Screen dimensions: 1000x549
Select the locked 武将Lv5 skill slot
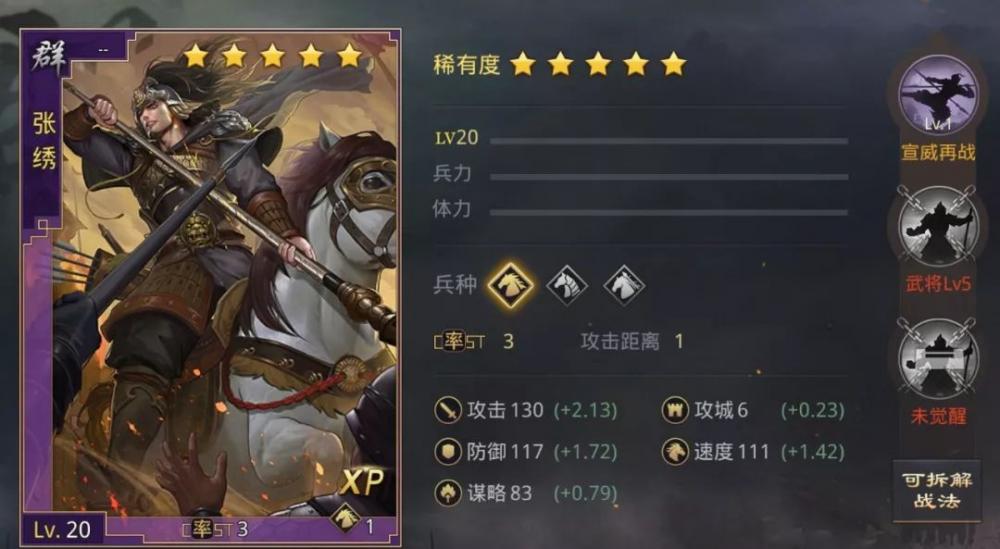[937, 227]
